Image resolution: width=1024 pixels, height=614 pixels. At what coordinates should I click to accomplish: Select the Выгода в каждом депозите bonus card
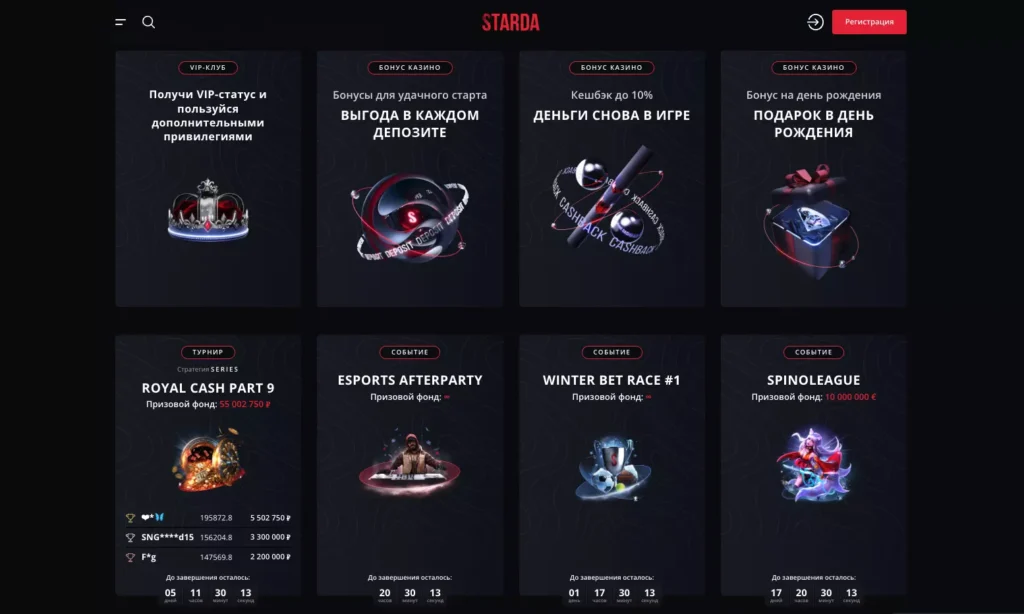pyautogui.click(x=410, y=180)
